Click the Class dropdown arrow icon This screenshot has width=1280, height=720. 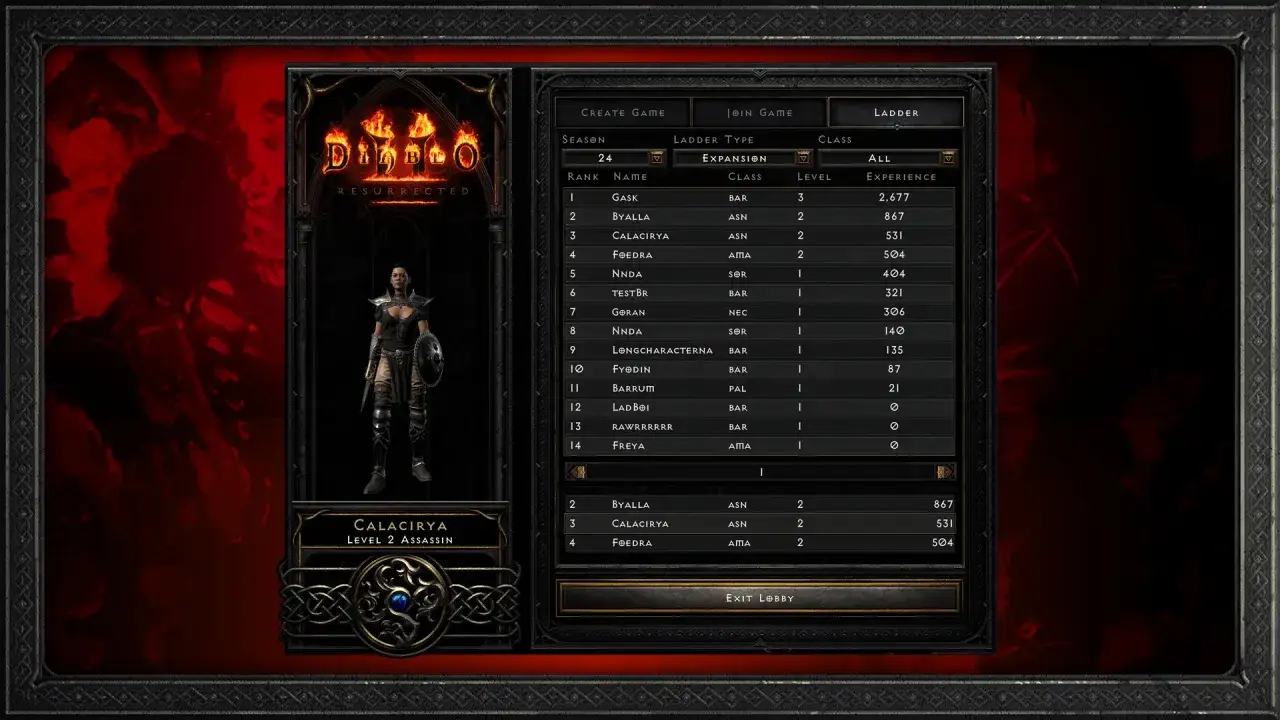(947, 157)
